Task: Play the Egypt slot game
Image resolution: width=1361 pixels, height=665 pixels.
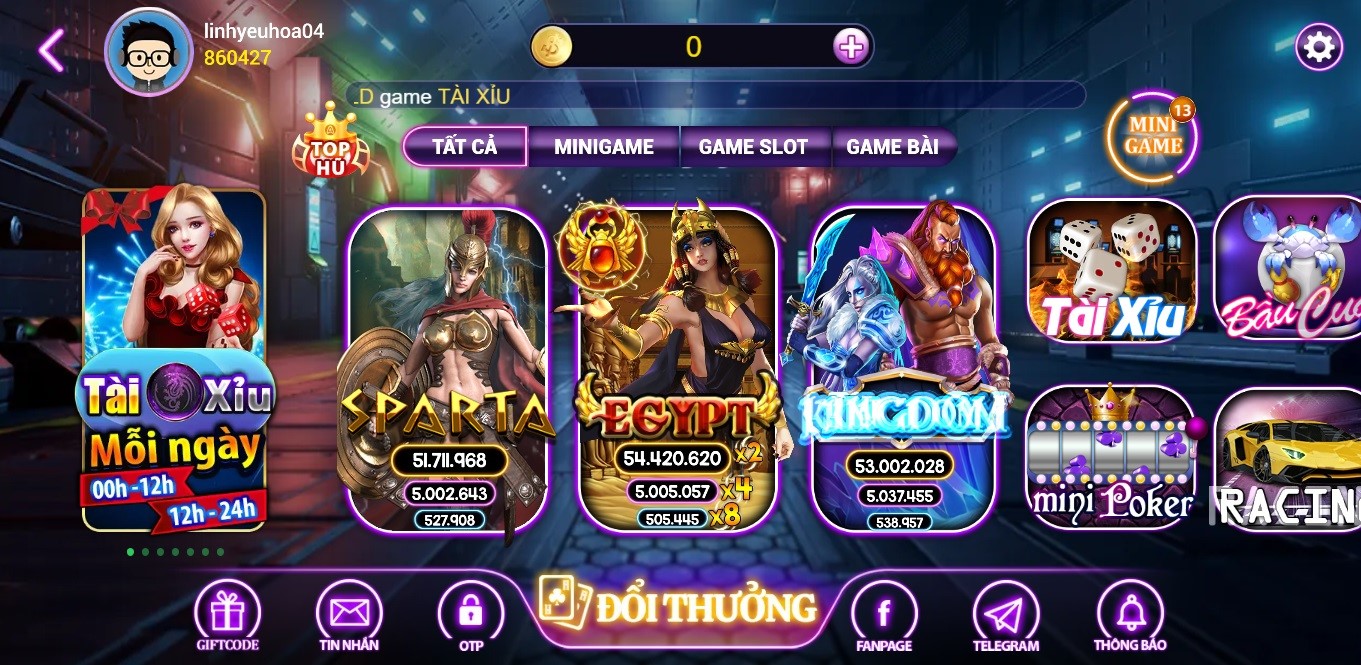Action: pyautogui.click(x=677, y=370)
